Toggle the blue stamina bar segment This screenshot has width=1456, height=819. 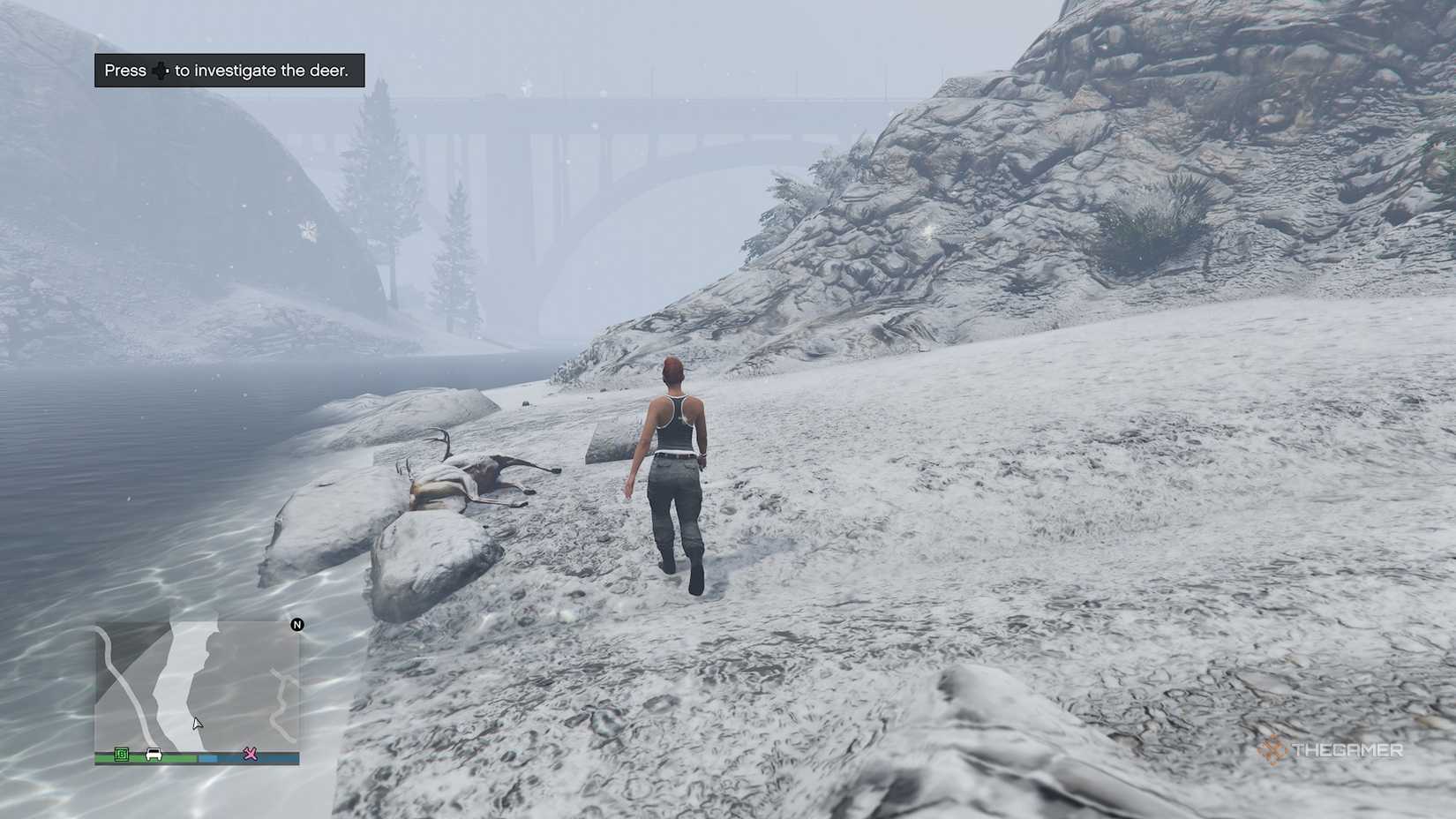point(207,757)
